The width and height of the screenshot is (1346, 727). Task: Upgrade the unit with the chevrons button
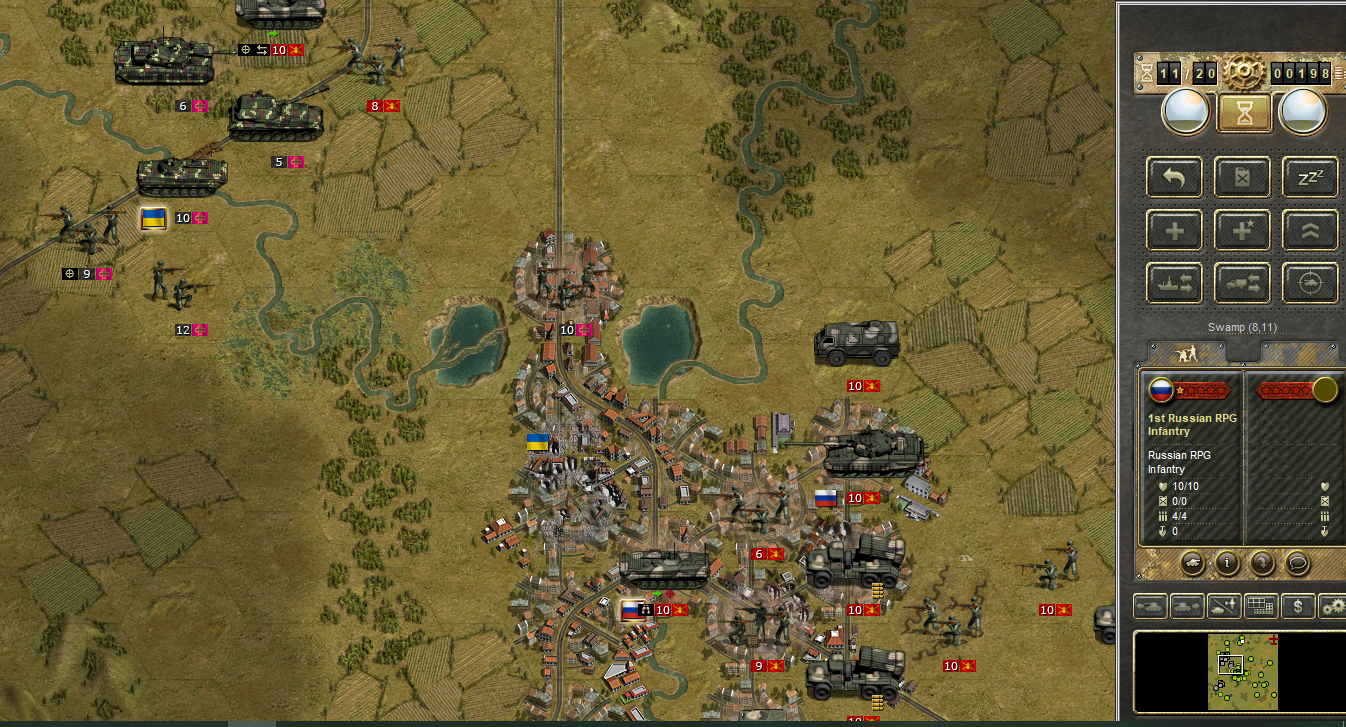[1310, 231]
